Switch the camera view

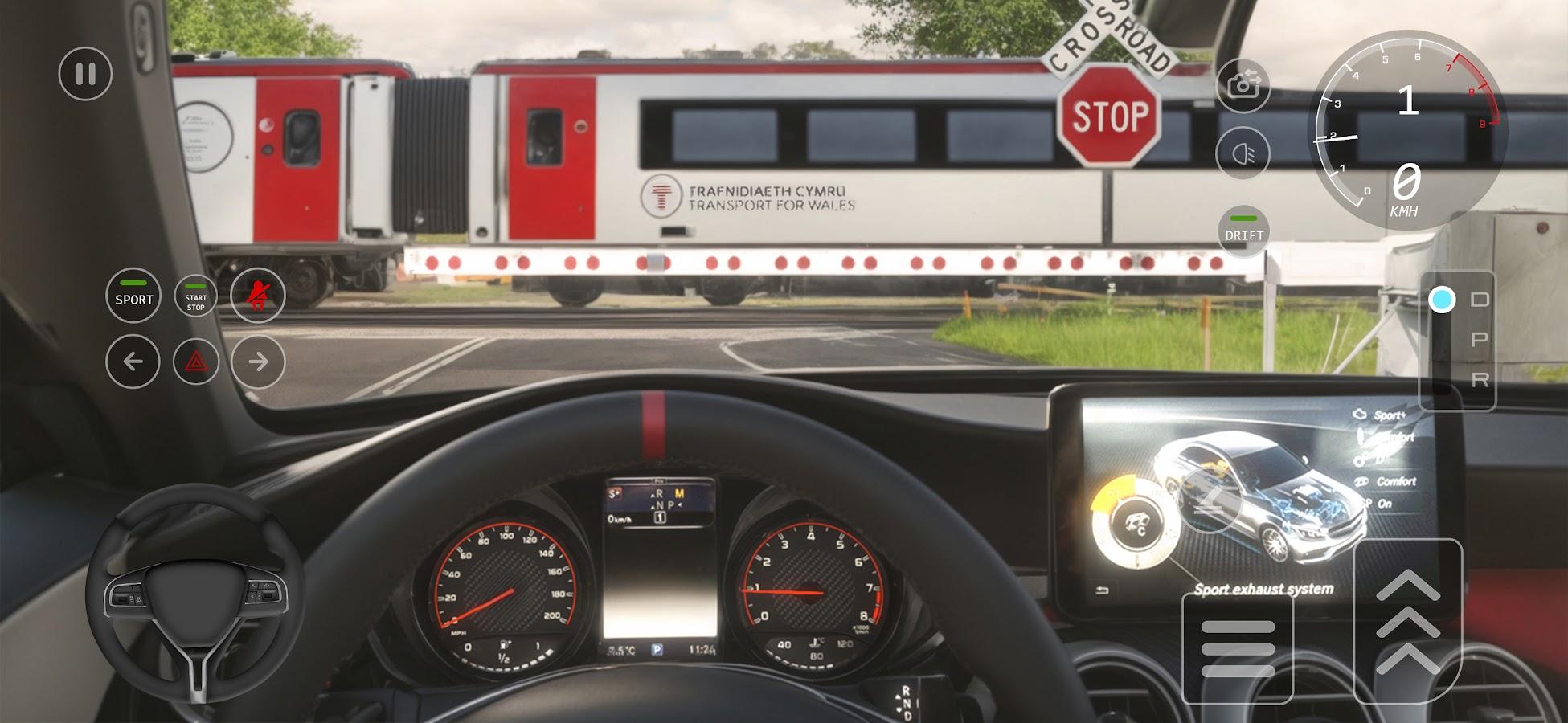[x=1243, y=85]
